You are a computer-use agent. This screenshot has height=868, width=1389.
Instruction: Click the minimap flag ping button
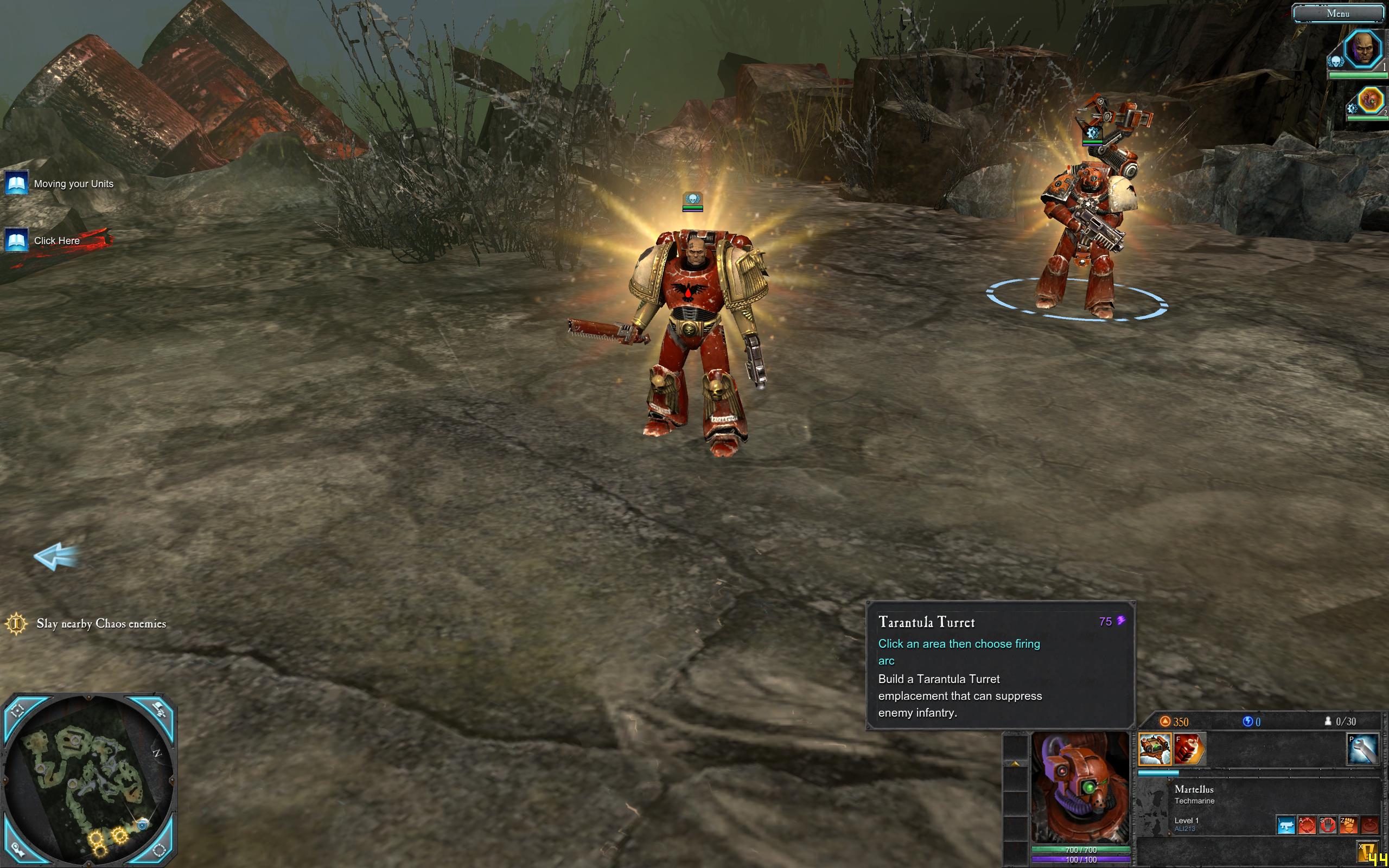coord(159,711)
